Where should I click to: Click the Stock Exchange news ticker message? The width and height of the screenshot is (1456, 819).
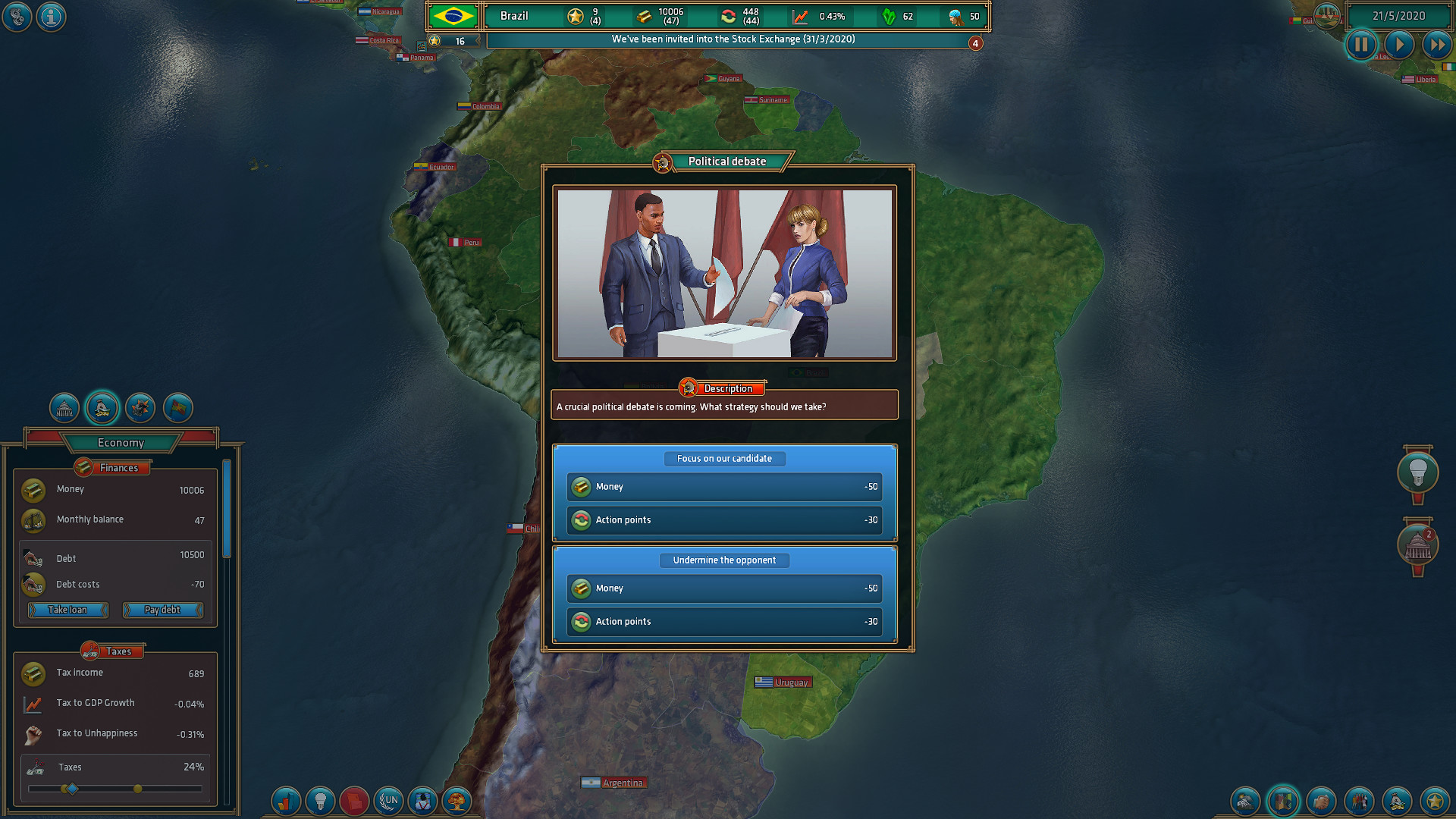pos(733,39)
